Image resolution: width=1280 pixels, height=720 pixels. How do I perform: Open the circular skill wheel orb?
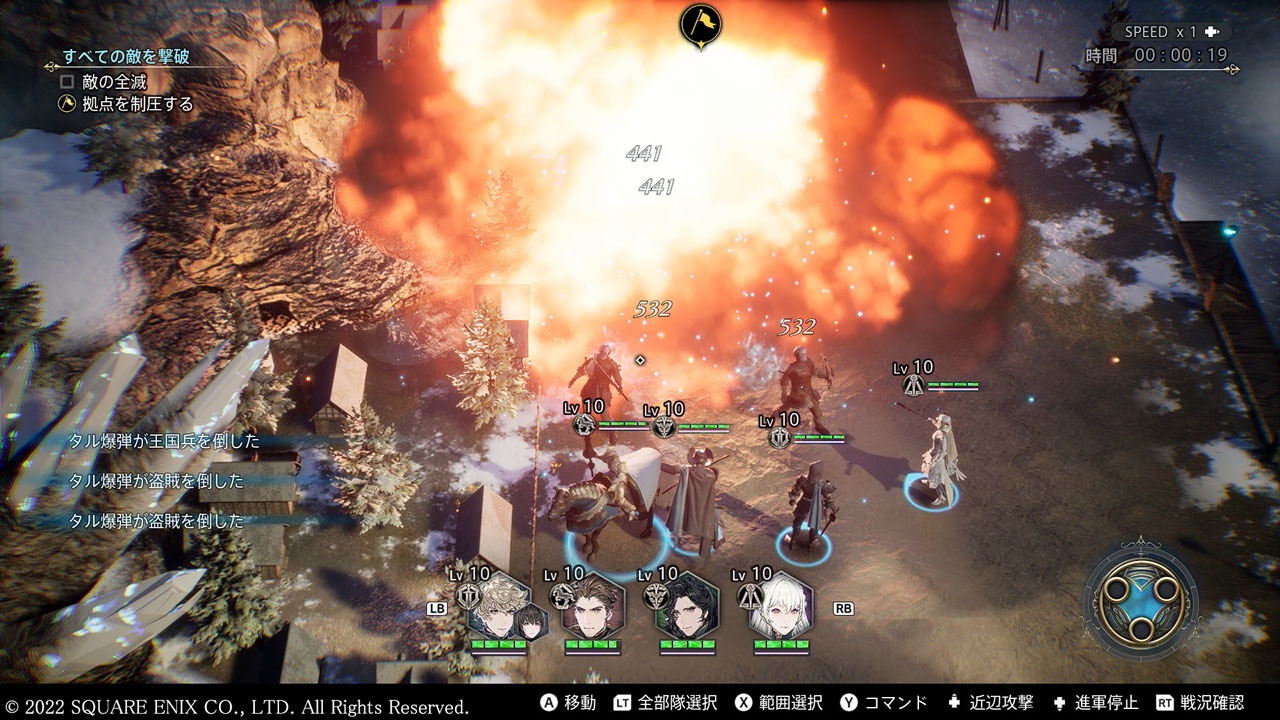[1141, 599]
